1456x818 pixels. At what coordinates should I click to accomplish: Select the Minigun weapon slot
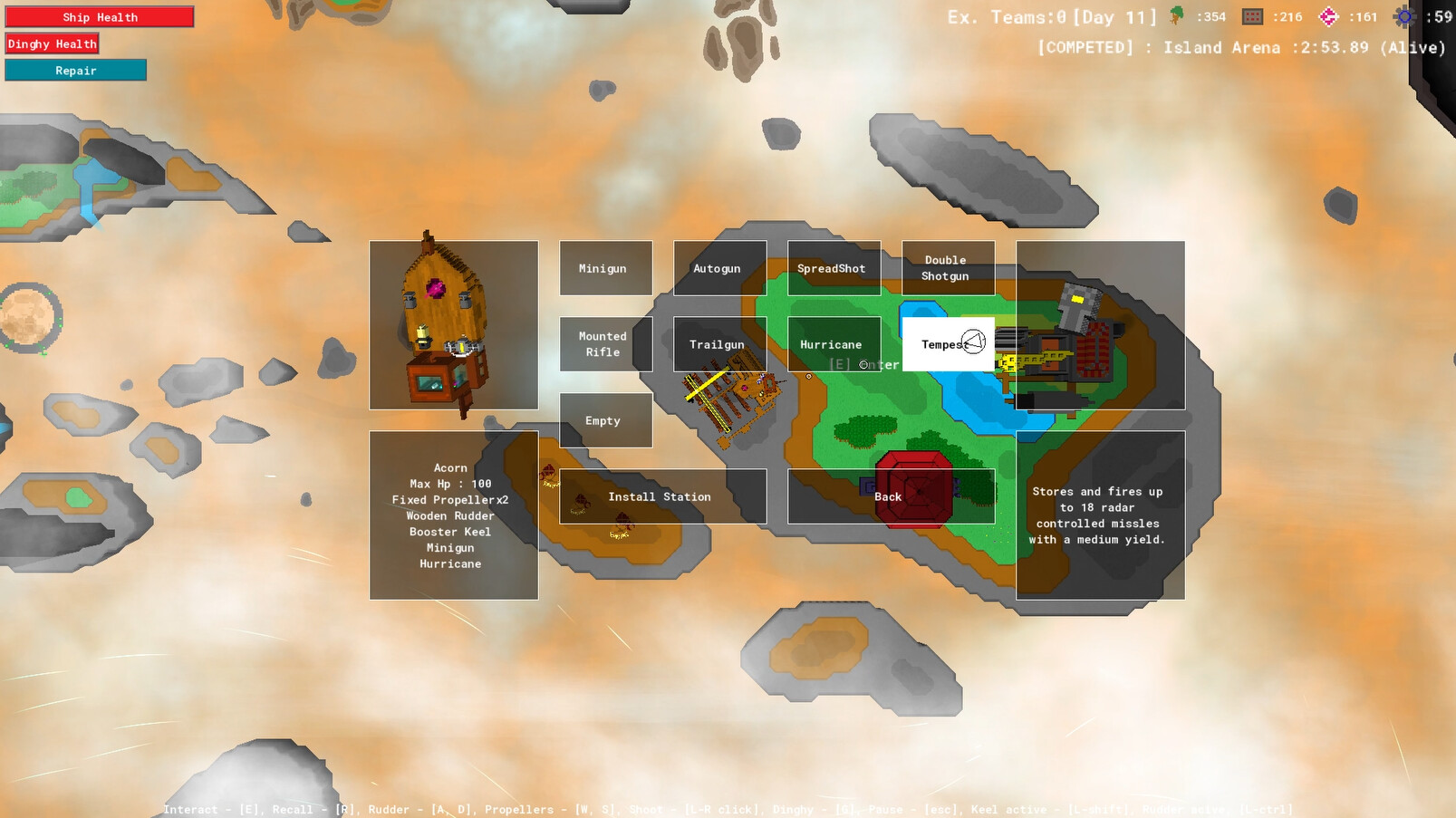pyautogui.click(x=605, y=268)
